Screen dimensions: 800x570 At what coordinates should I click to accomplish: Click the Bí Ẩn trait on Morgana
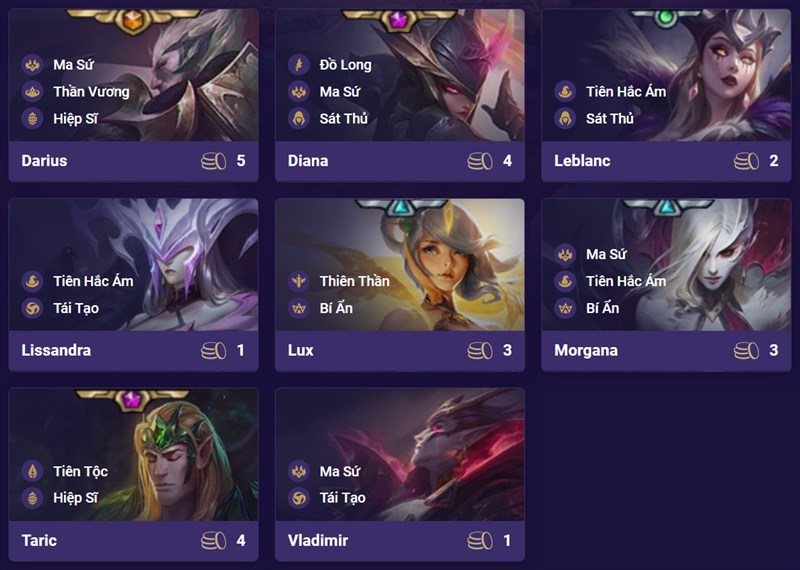602,308
